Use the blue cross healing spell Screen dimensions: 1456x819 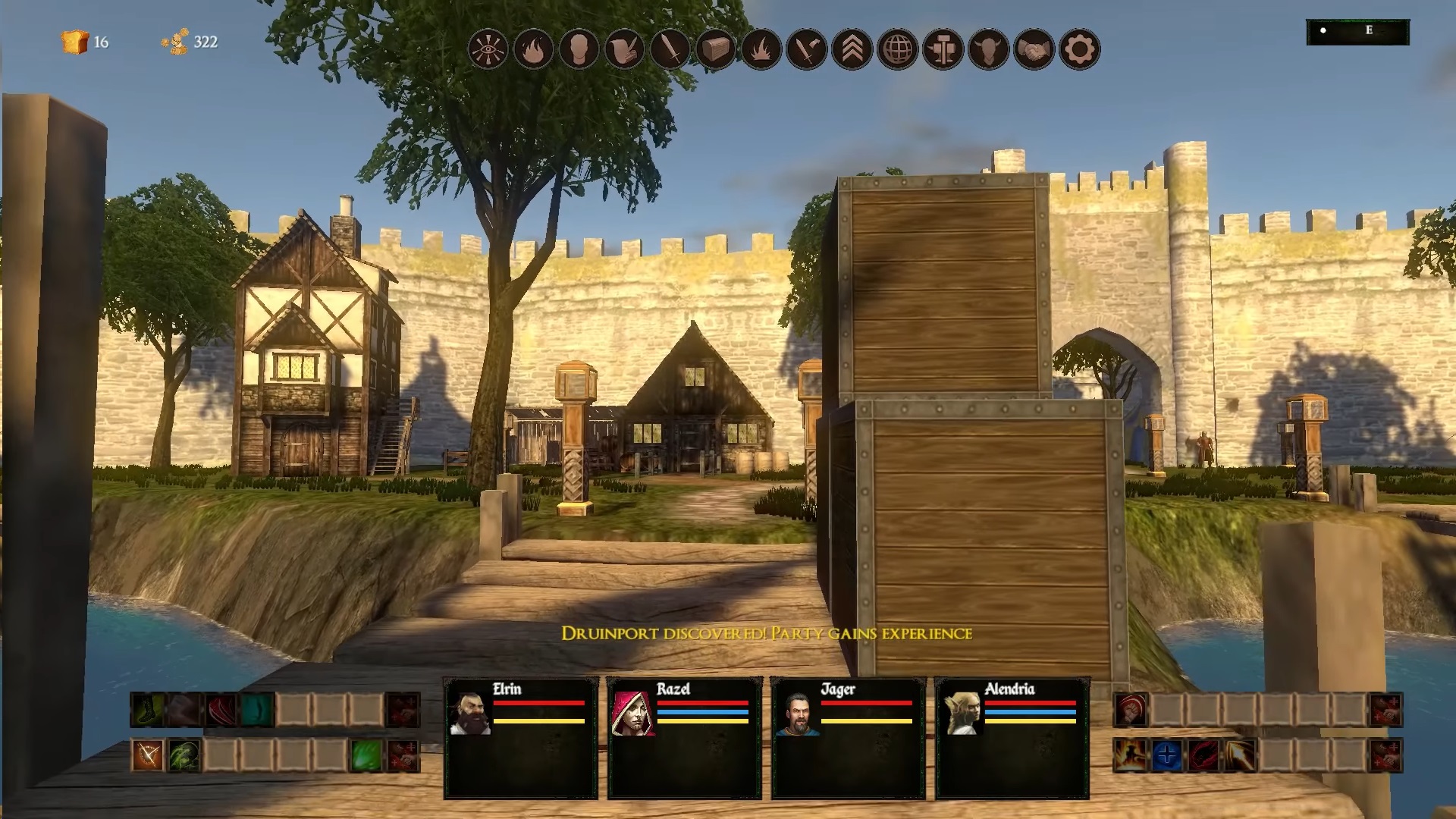coord(1167,755)
